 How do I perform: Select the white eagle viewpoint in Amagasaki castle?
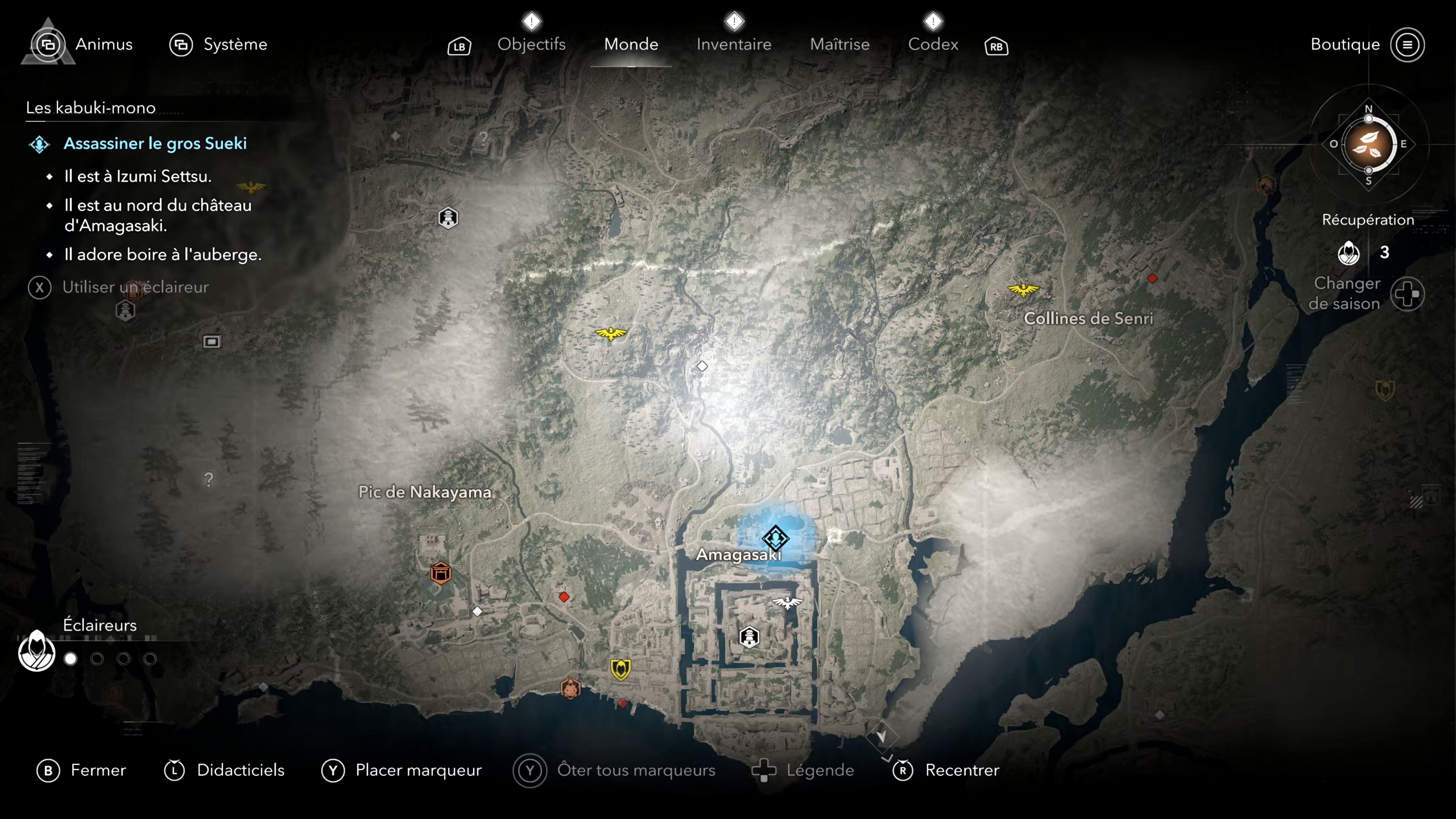[x=788, y=602]
